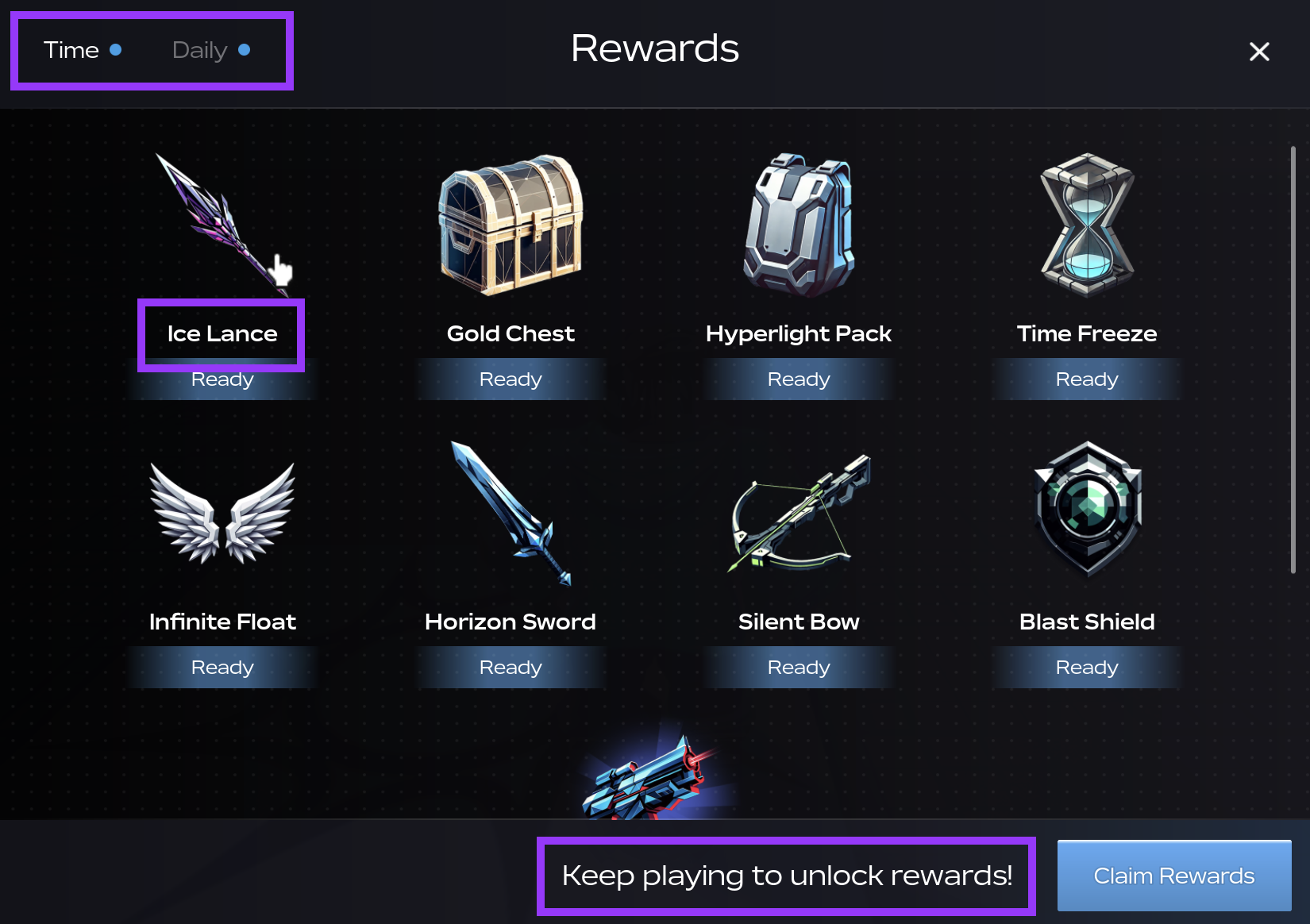Select the Horizon Sword reward

coord(511,514)
